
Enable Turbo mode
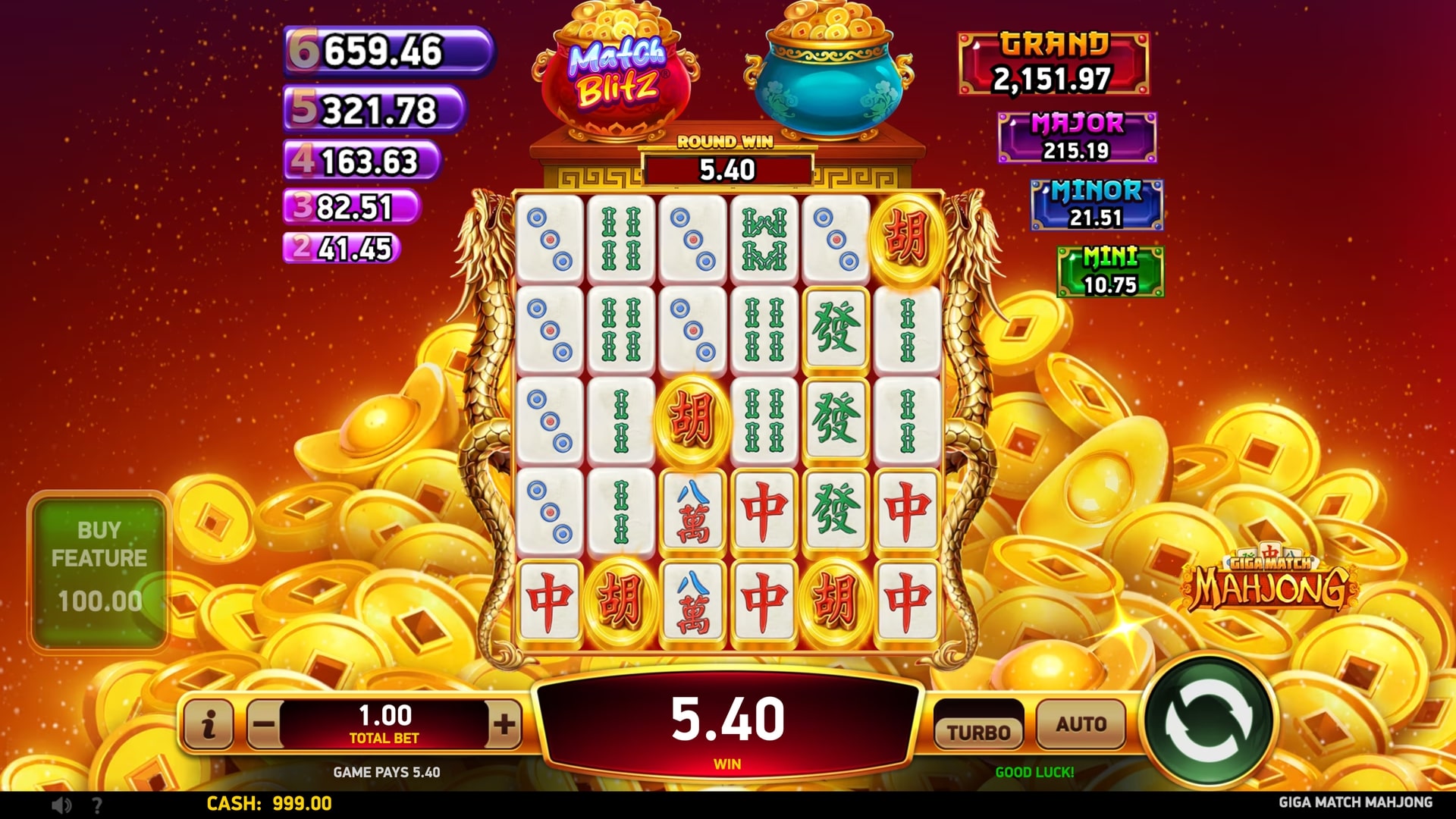coord(979,730)
